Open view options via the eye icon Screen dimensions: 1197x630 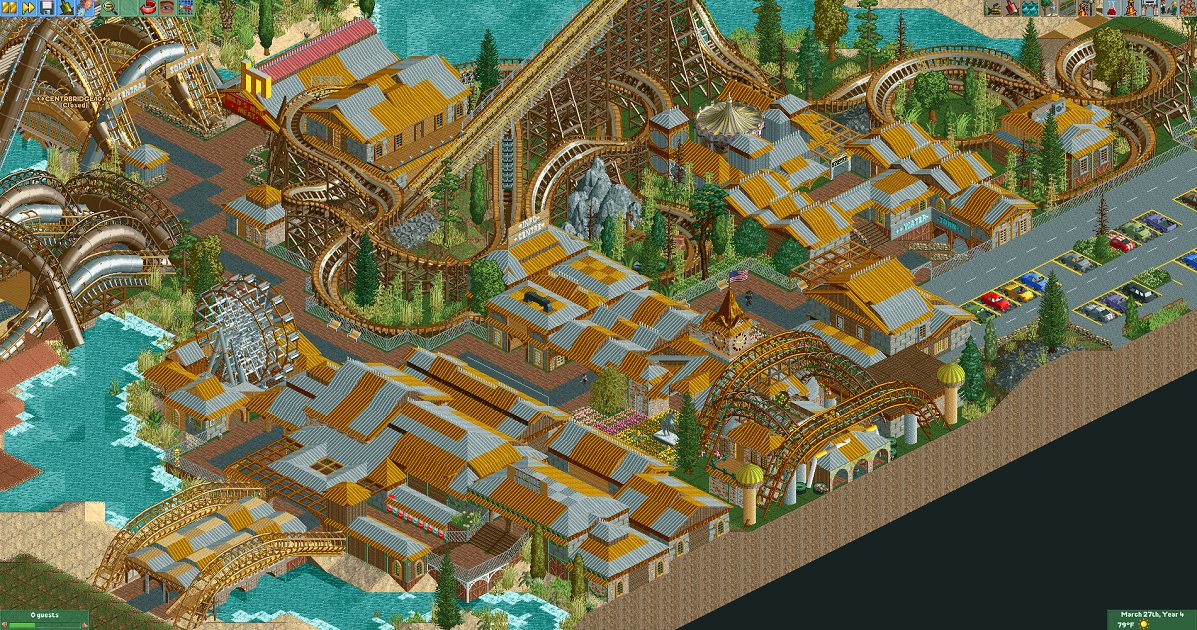click(x=166, y=8)
